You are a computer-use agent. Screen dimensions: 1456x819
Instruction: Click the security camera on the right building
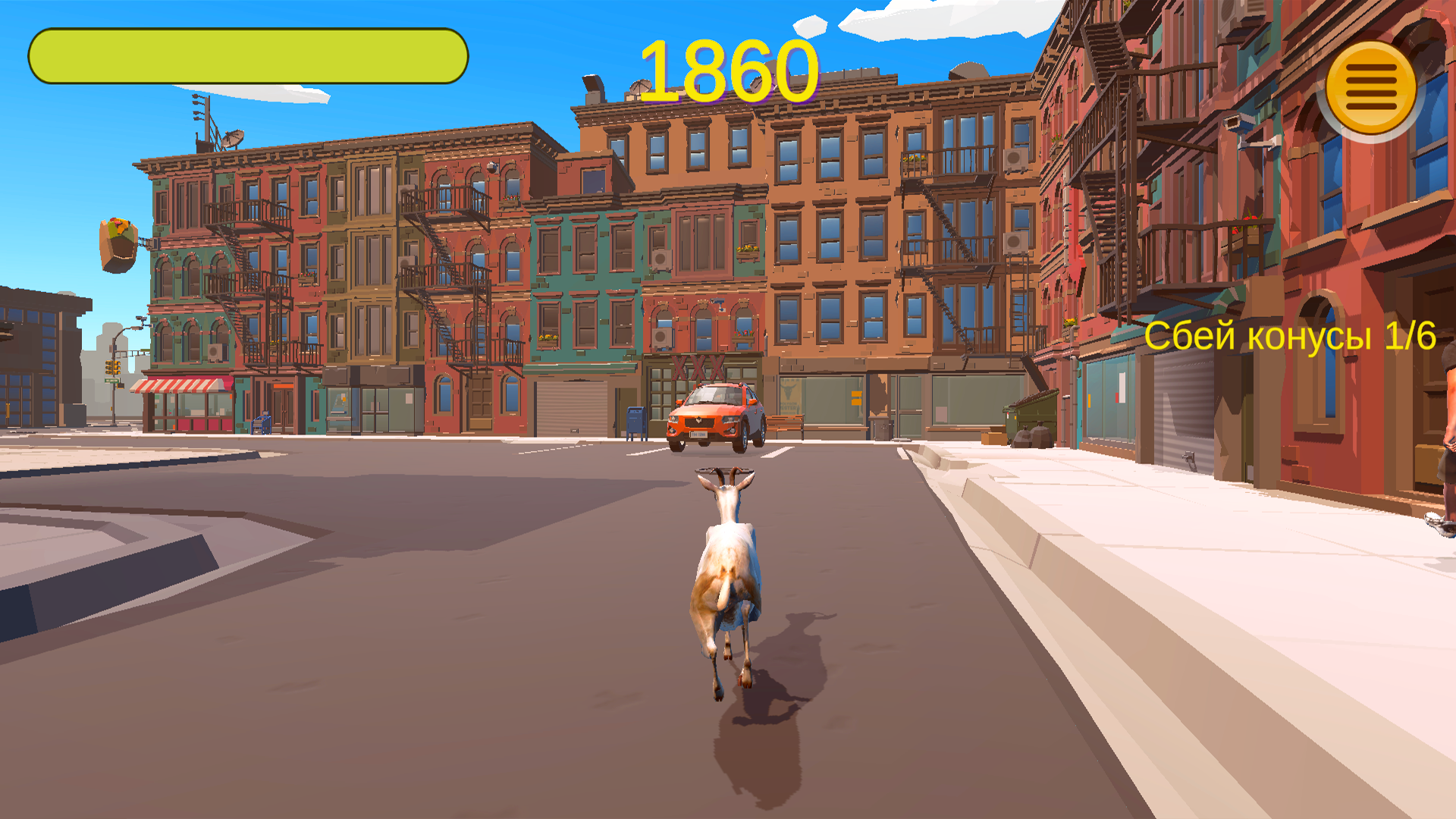[x=1237, y=123]
